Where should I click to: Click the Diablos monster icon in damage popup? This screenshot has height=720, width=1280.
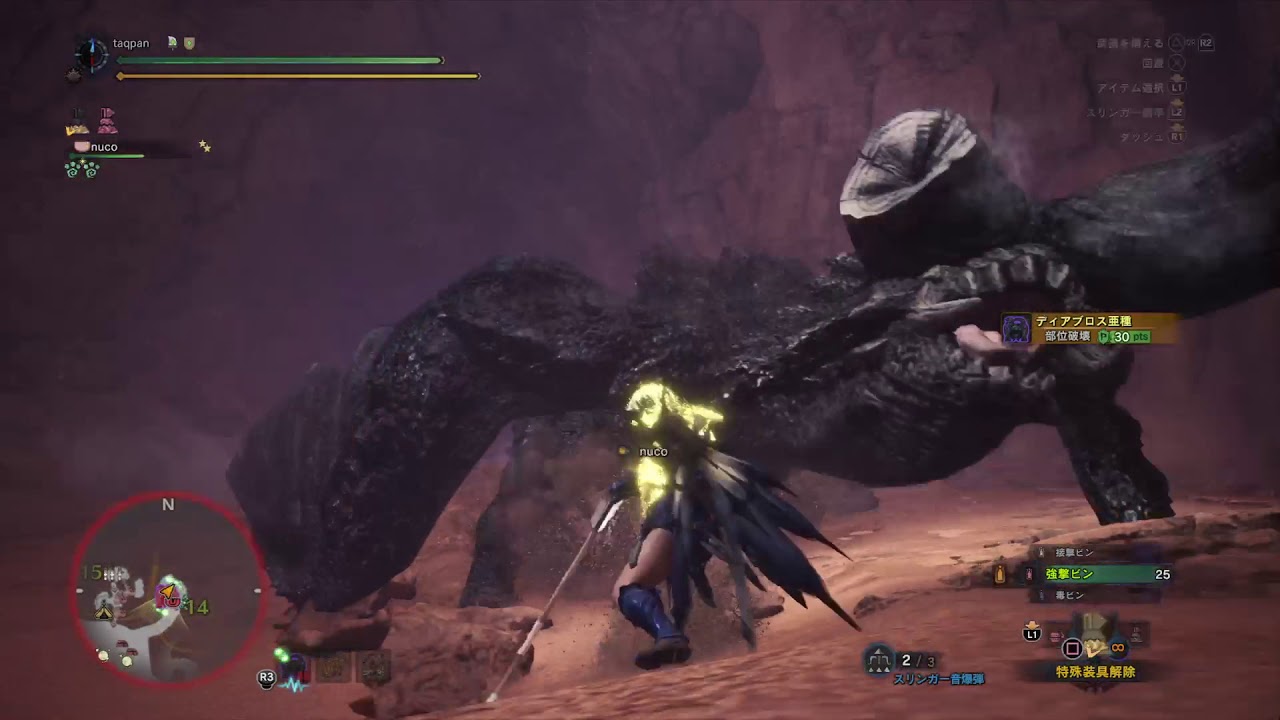[1014, 330]
